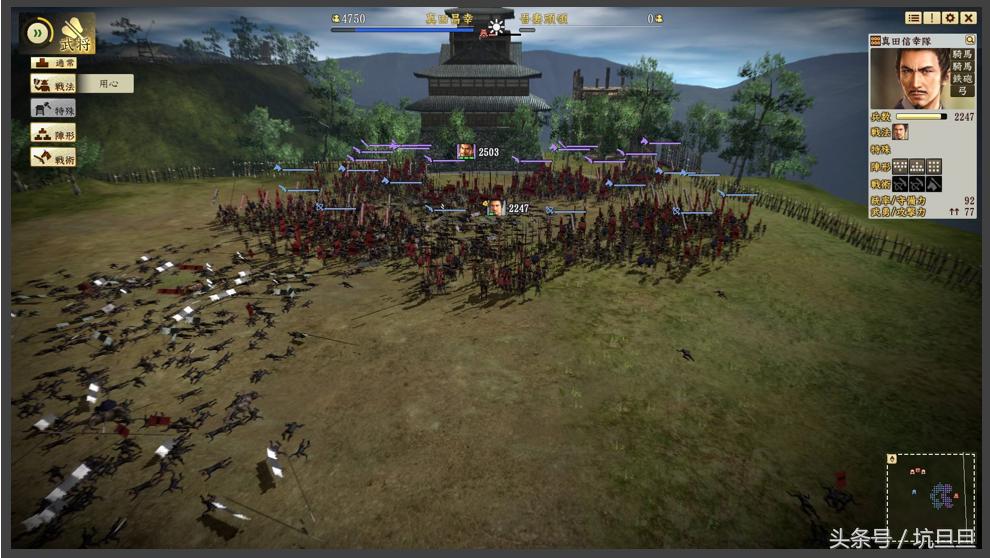Select the unit marker showing 2247 troops
The image size is (990, 558).
coord(496,208)
